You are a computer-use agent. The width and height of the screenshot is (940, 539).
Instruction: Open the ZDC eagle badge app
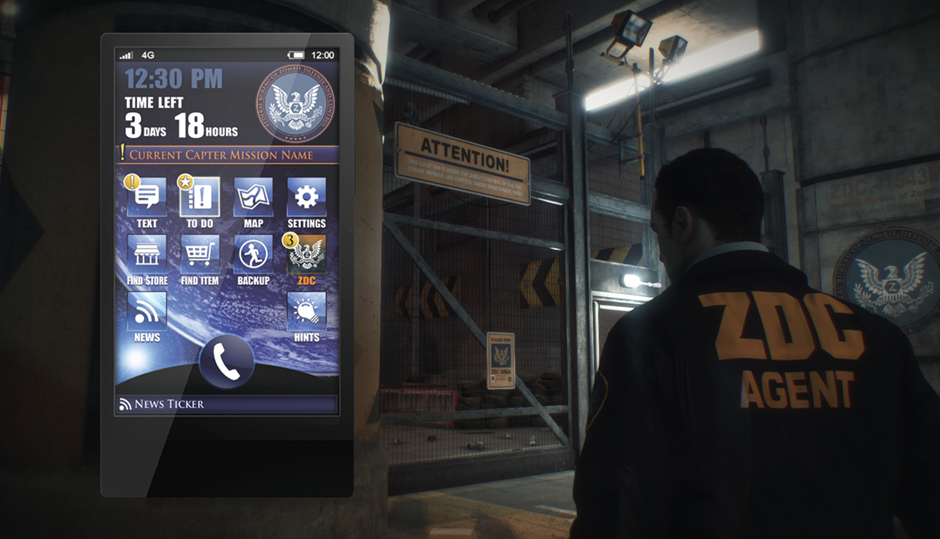tap(306, 255)
